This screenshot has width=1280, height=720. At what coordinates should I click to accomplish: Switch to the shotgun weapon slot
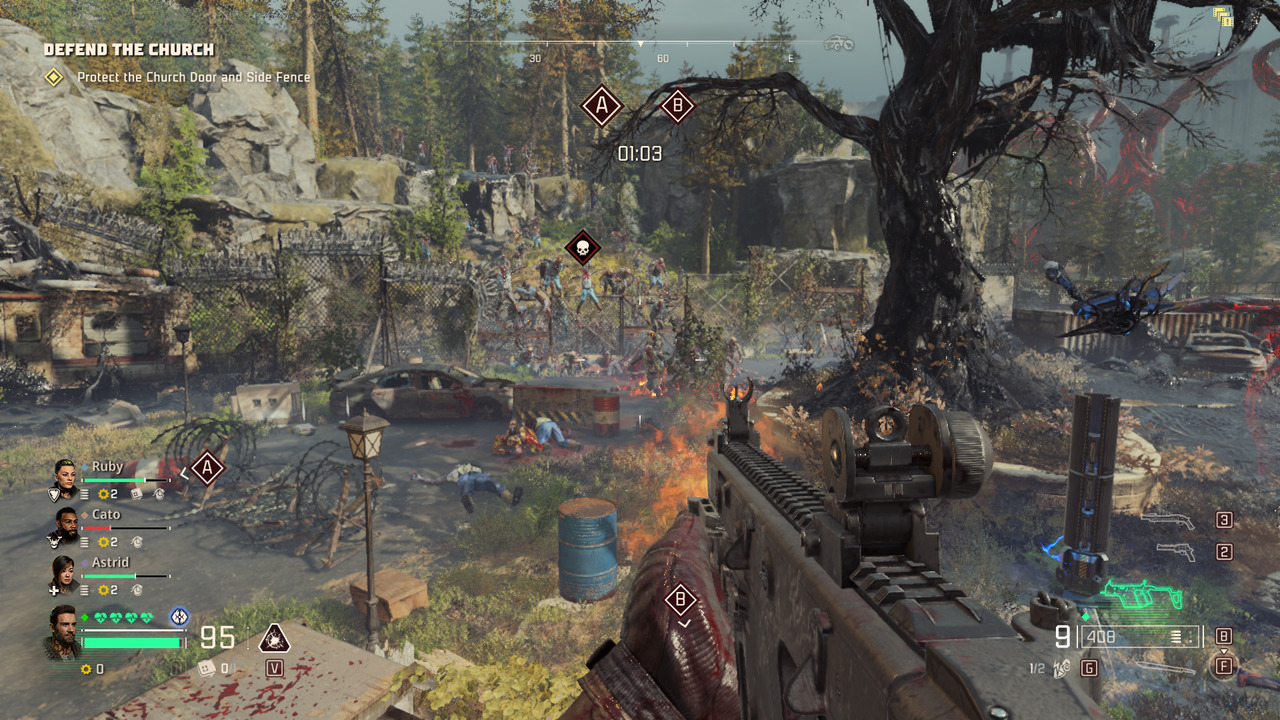tap(1168, 520)
